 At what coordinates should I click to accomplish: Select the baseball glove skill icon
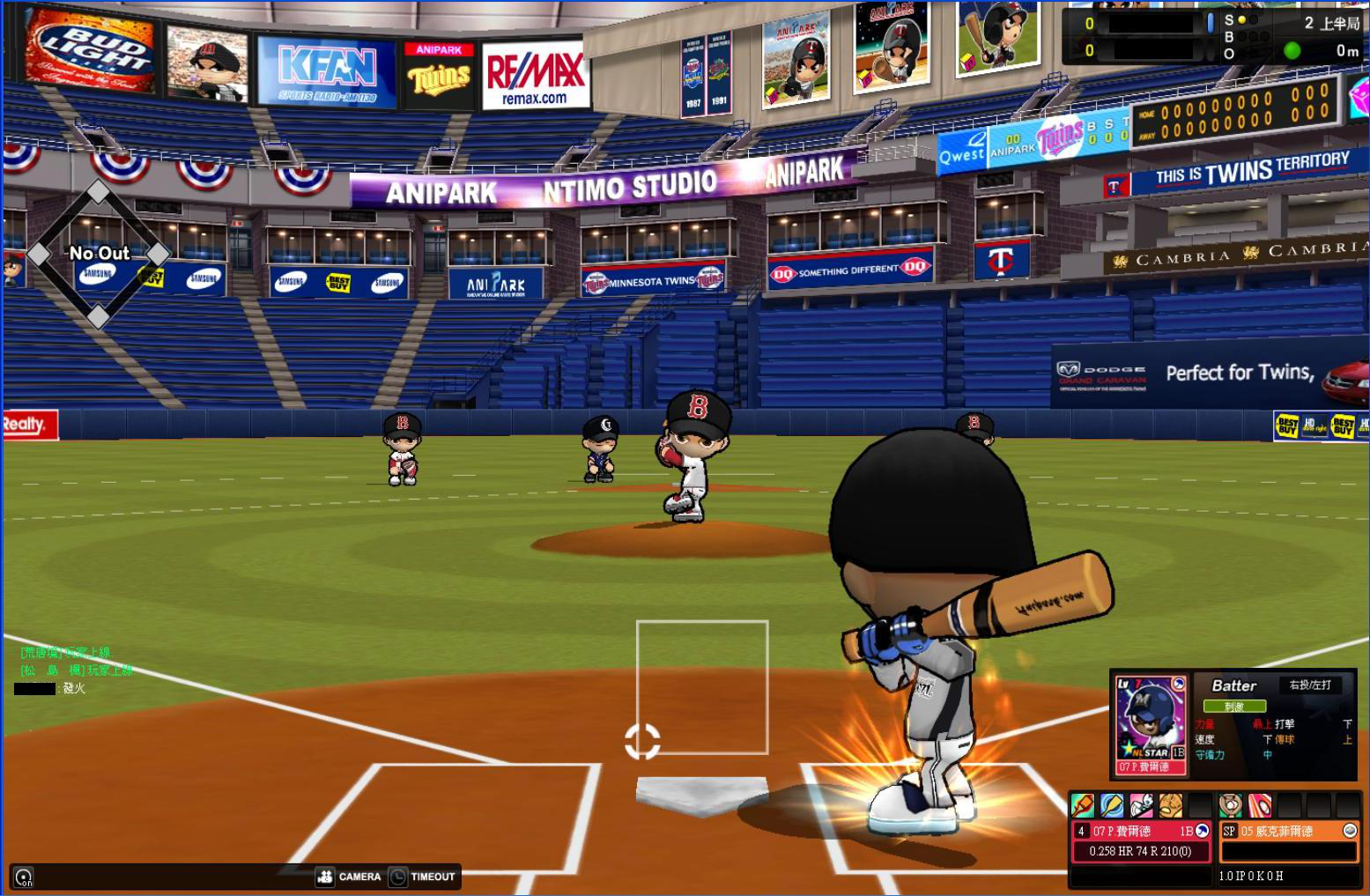(x=1171, y=805)
